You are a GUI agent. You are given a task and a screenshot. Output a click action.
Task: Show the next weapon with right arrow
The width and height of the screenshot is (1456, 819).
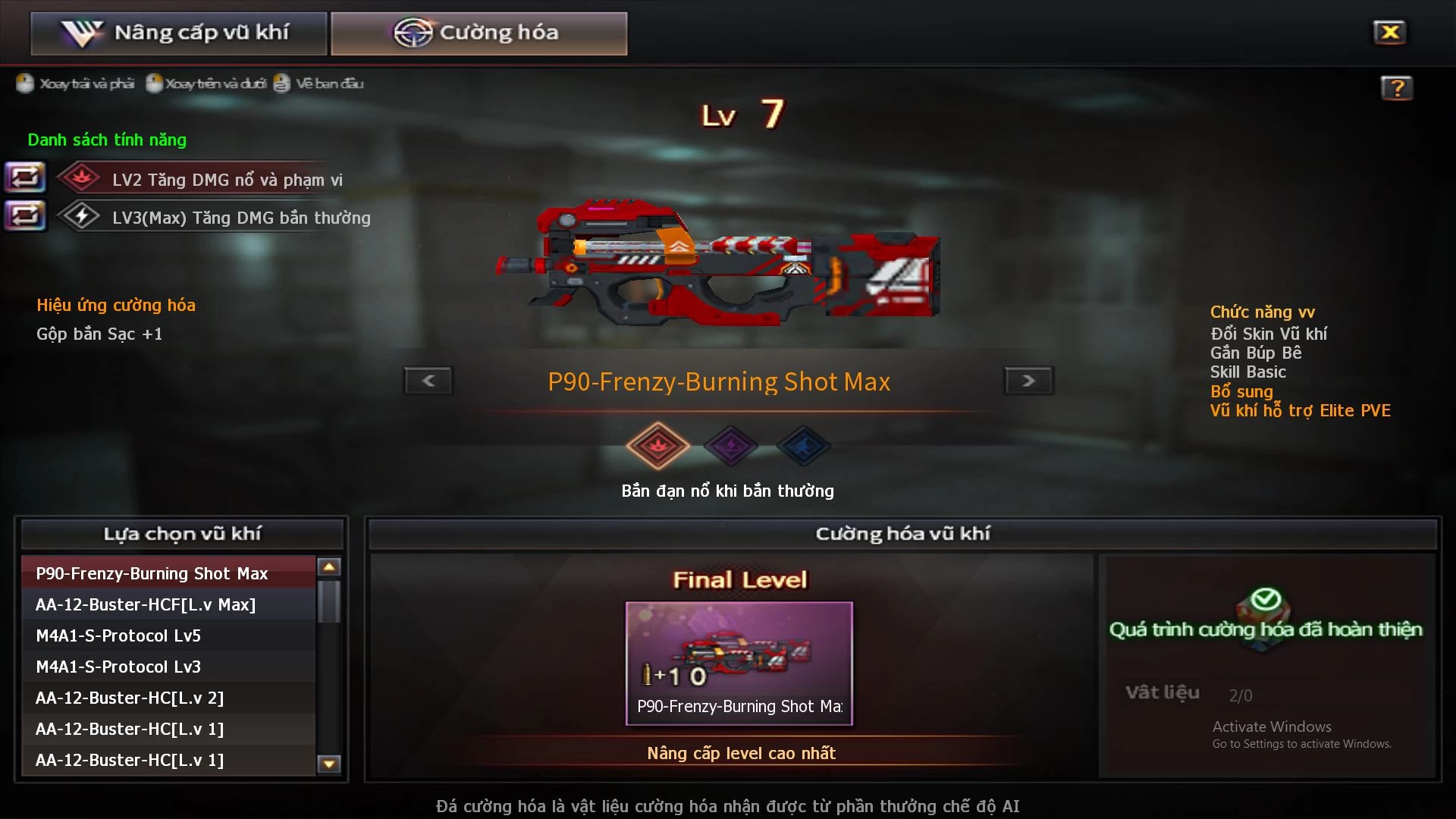click(x=1028, y=381)
